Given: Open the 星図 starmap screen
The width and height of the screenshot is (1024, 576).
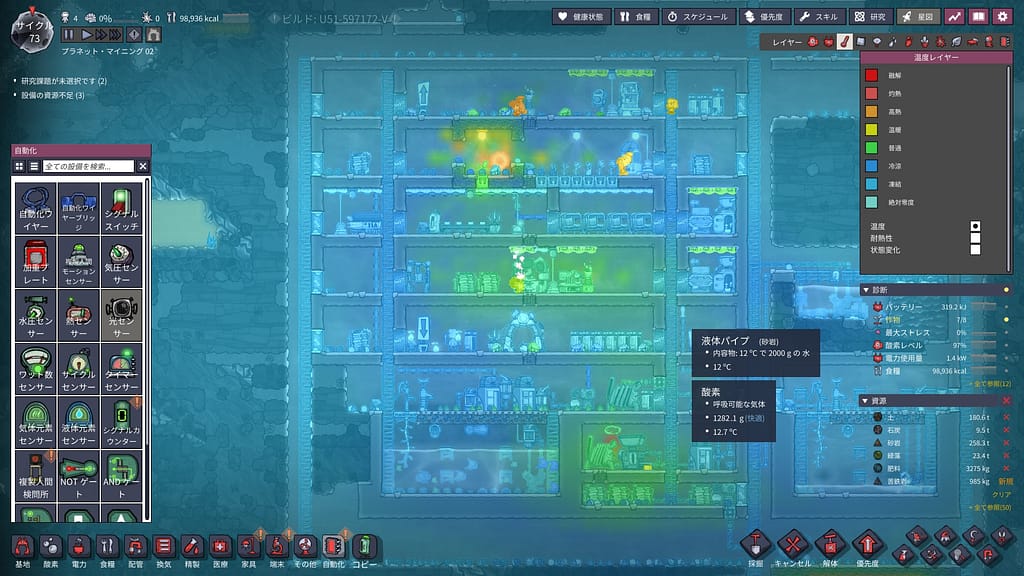Looking at the screenshot, I should click(917, 17).
